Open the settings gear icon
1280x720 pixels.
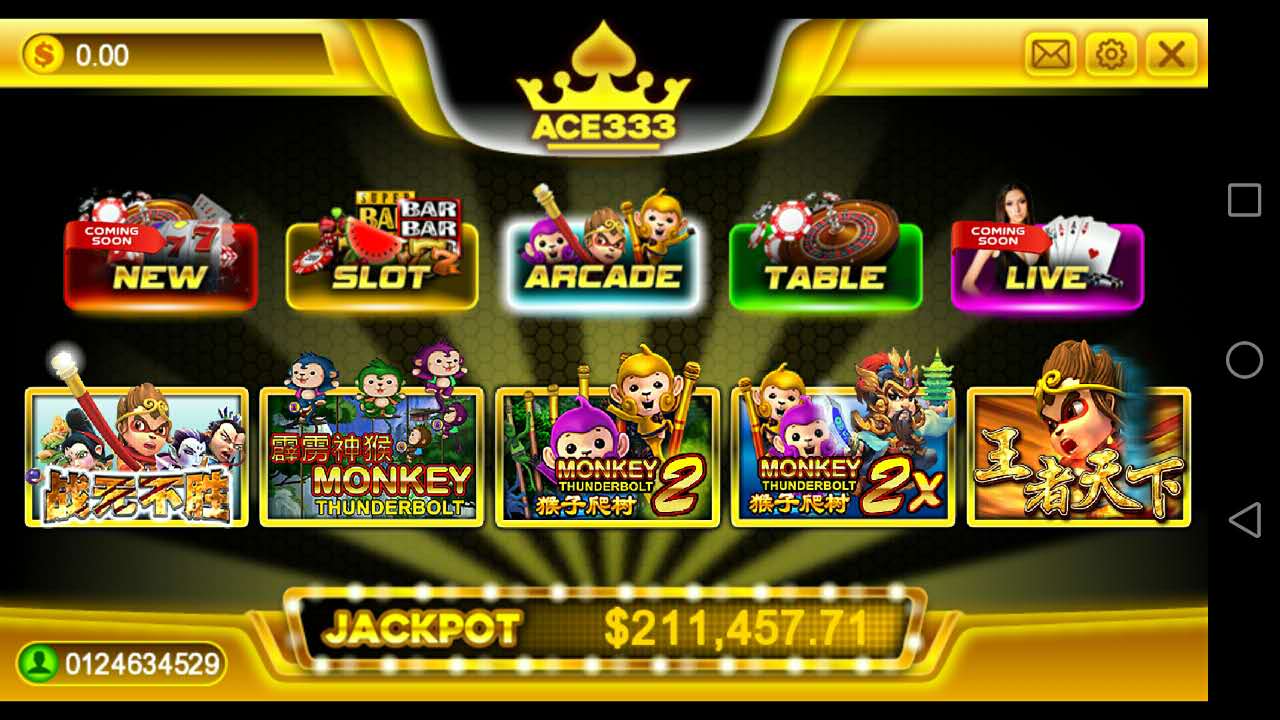(x=1110, y=55)
